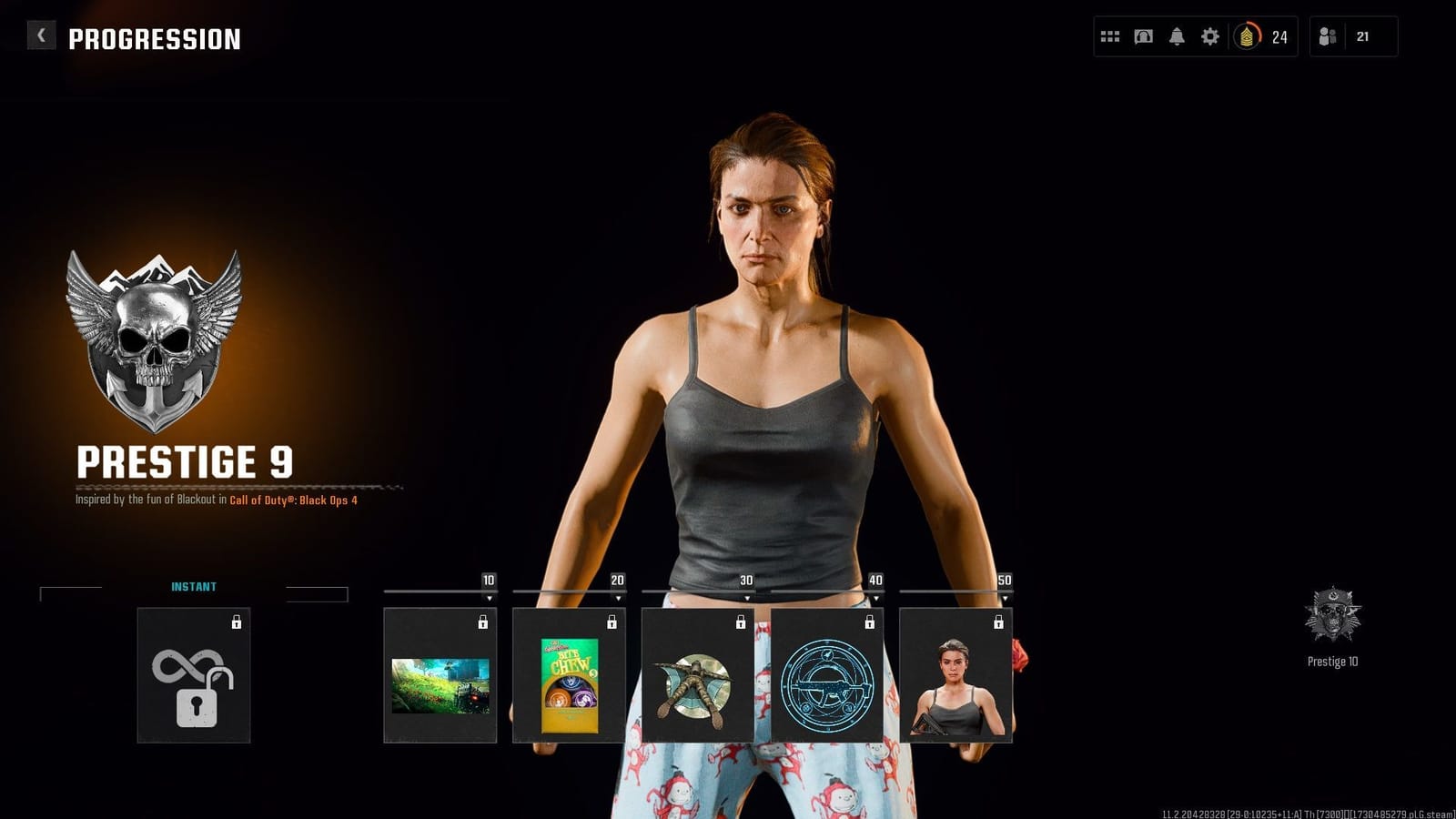Click the lock on the level 50 operator reward
The image size is (1456, 819).
point(999,623)
